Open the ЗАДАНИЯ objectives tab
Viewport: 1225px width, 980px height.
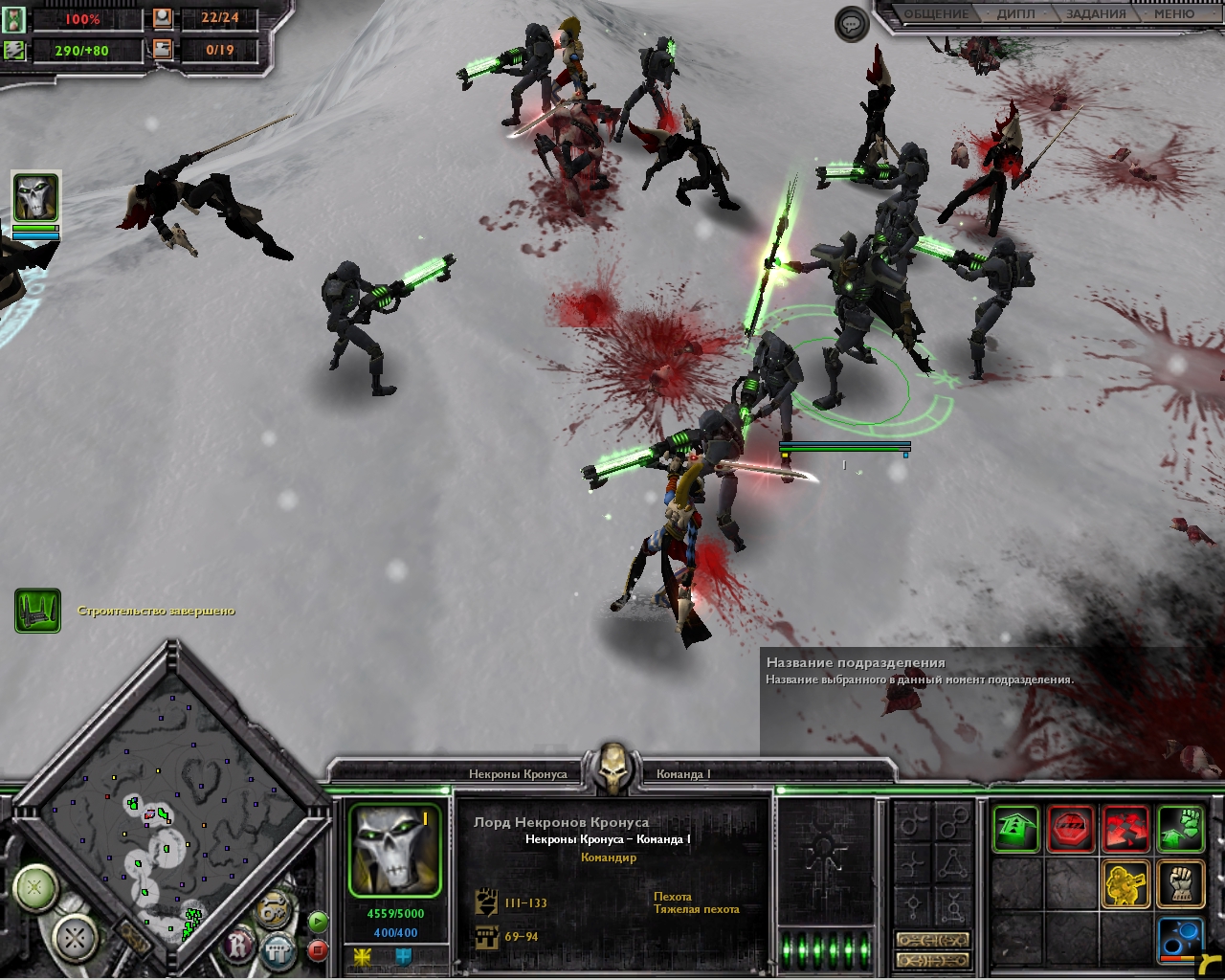click(x=1096, y=14)
